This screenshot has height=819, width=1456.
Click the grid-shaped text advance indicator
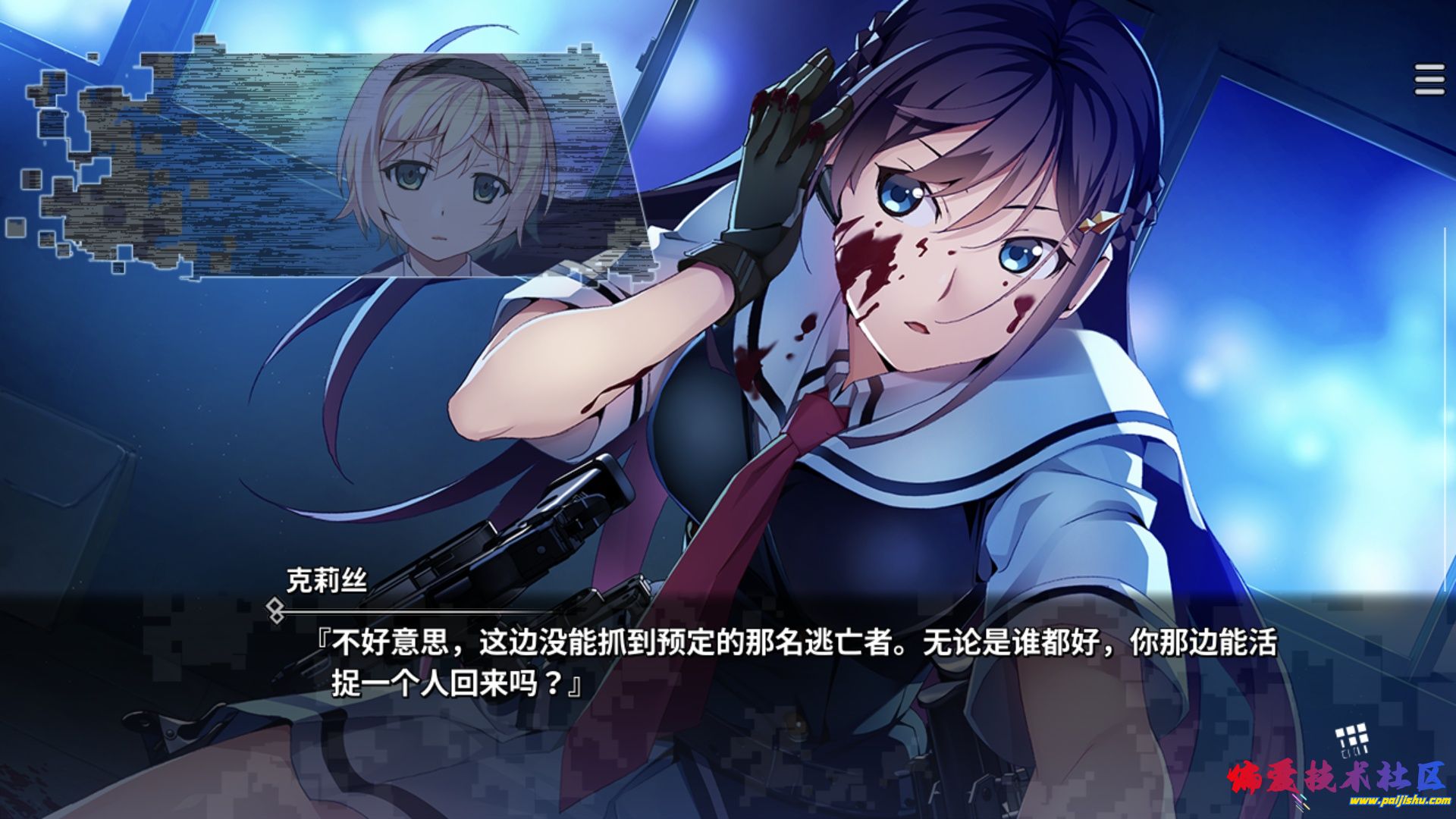[1352, 741]
